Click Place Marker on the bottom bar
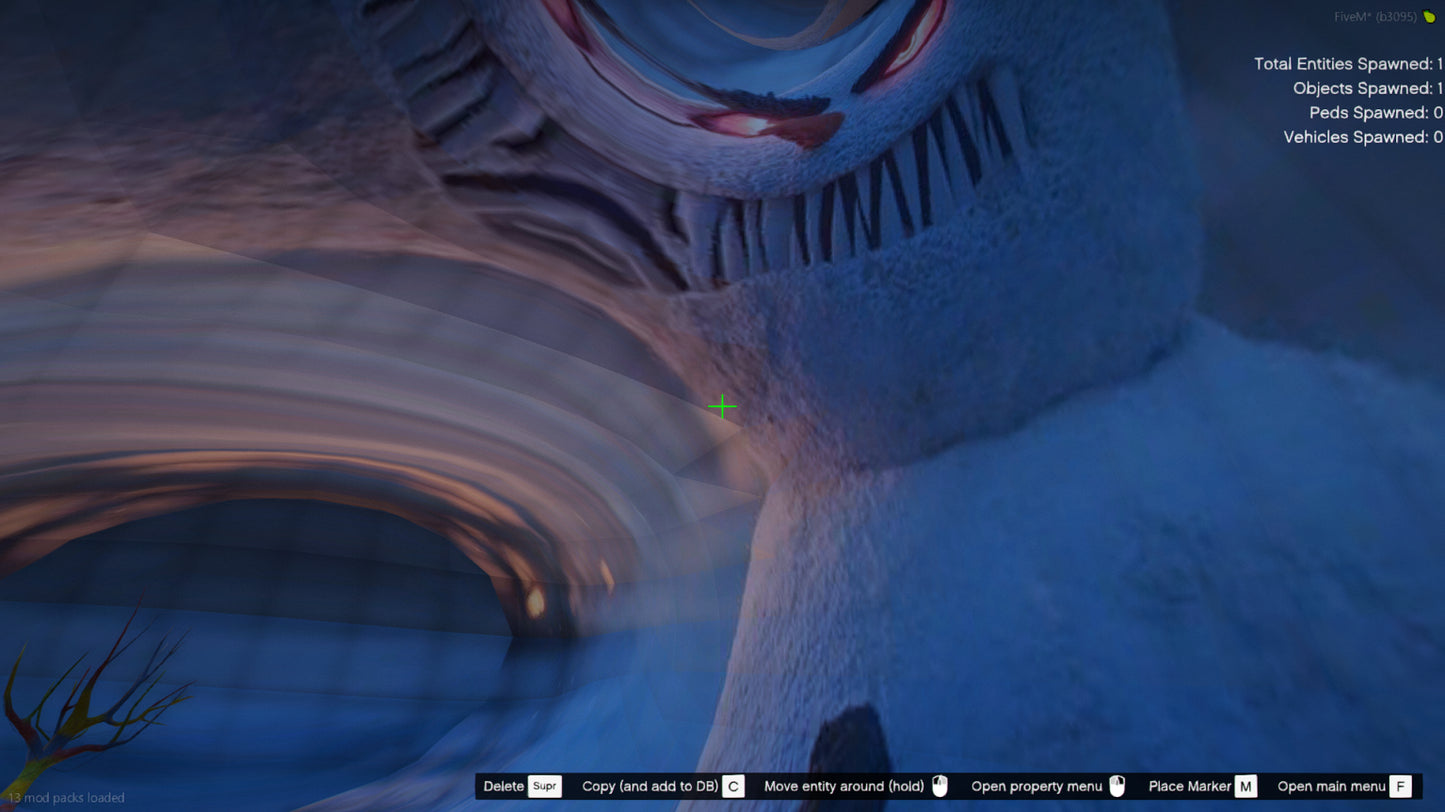The width and height of the screenshot is (1445, 812). coord(1189,786)
